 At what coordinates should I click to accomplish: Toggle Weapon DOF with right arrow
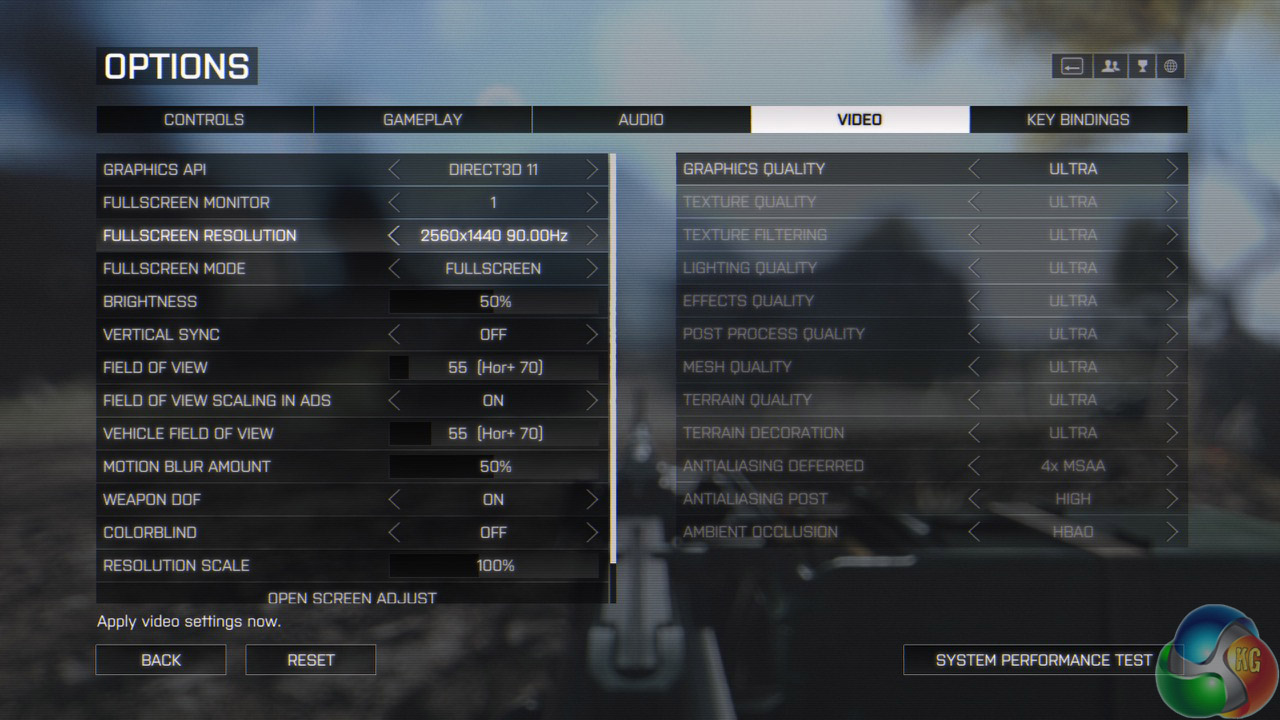(x=592, y=500)
